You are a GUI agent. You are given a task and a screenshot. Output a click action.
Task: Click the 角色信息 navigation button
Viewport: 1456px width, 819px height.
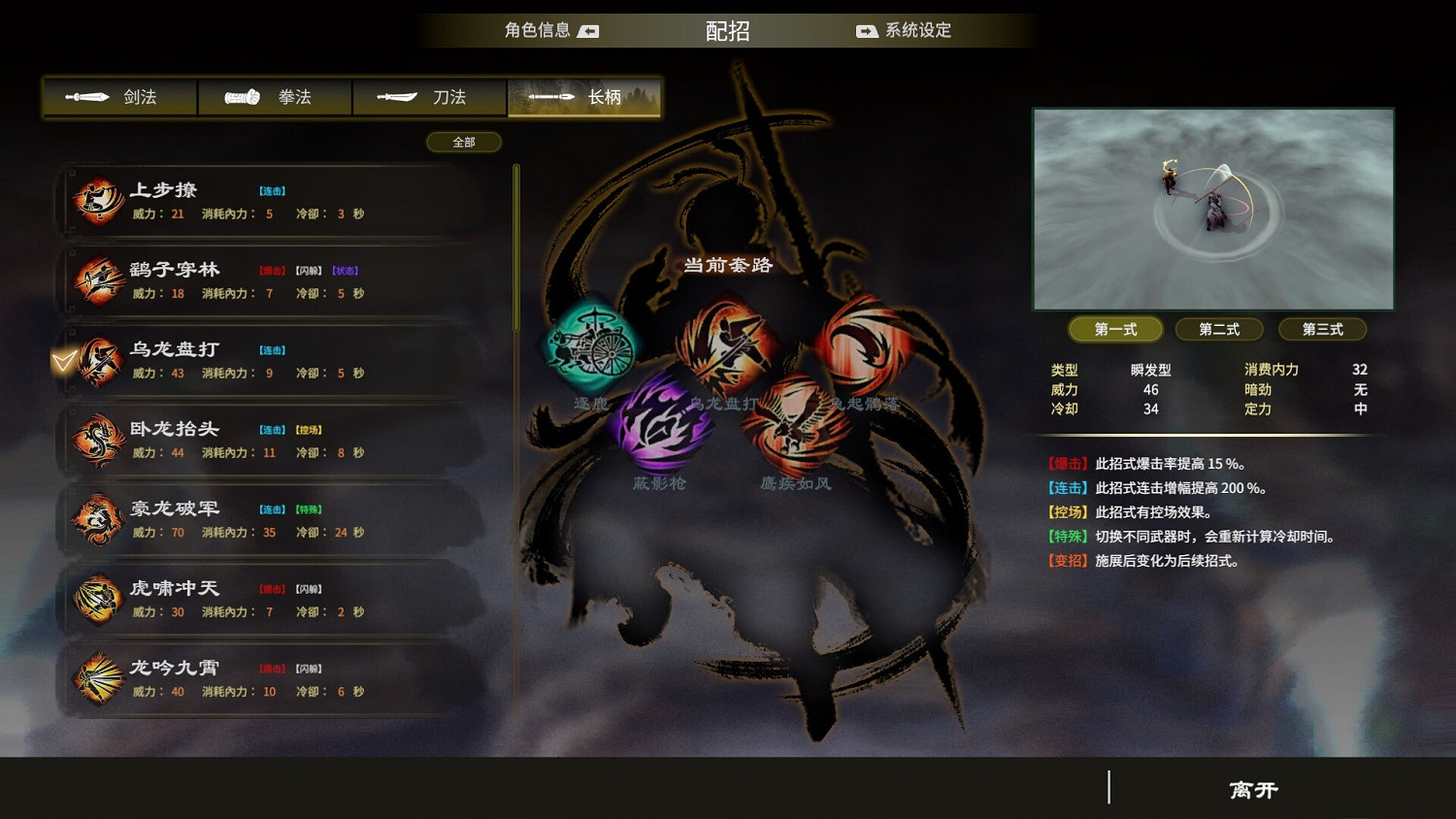pos(542,30)
